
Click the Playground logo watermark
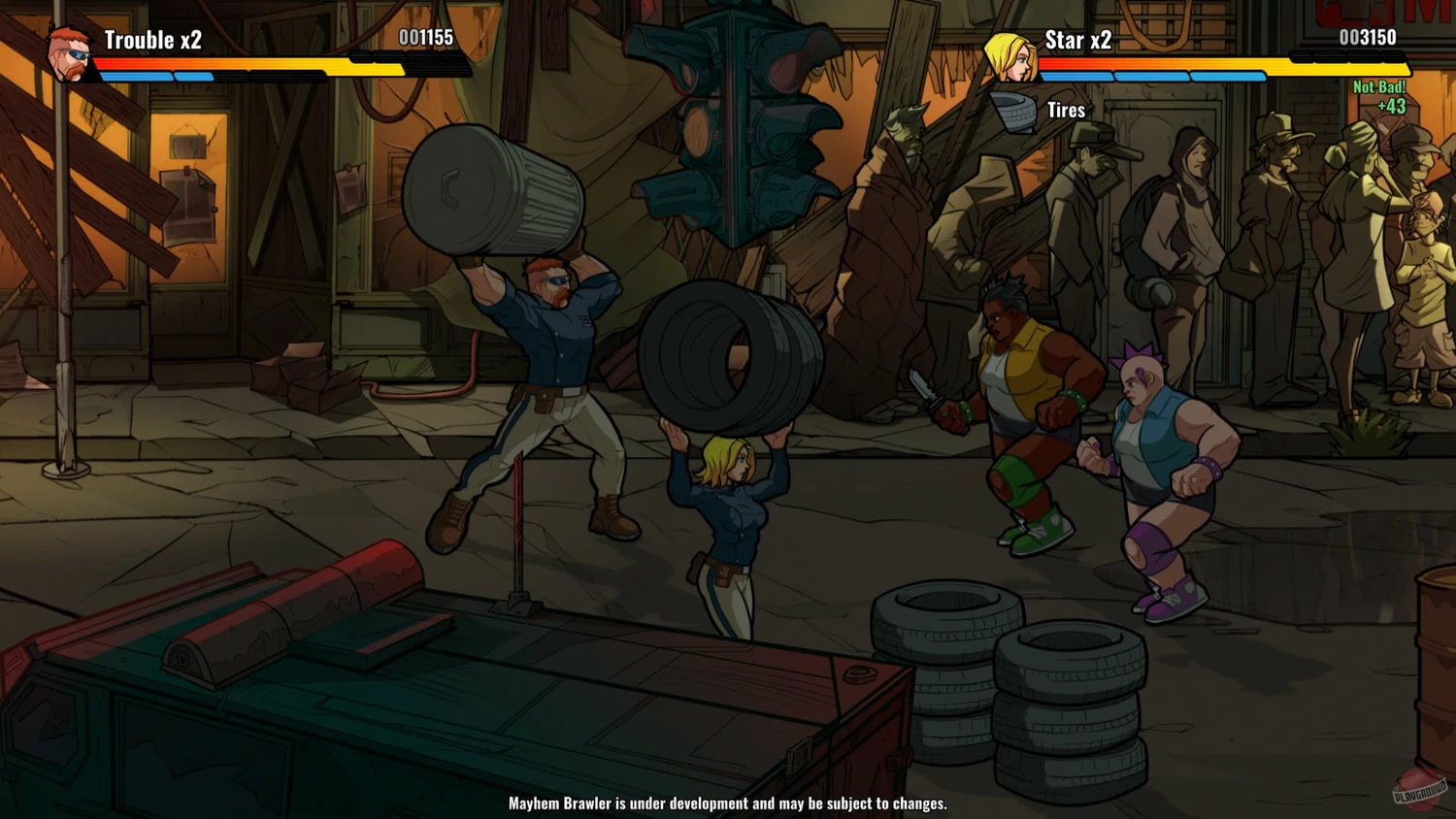tap(1420, 788)
